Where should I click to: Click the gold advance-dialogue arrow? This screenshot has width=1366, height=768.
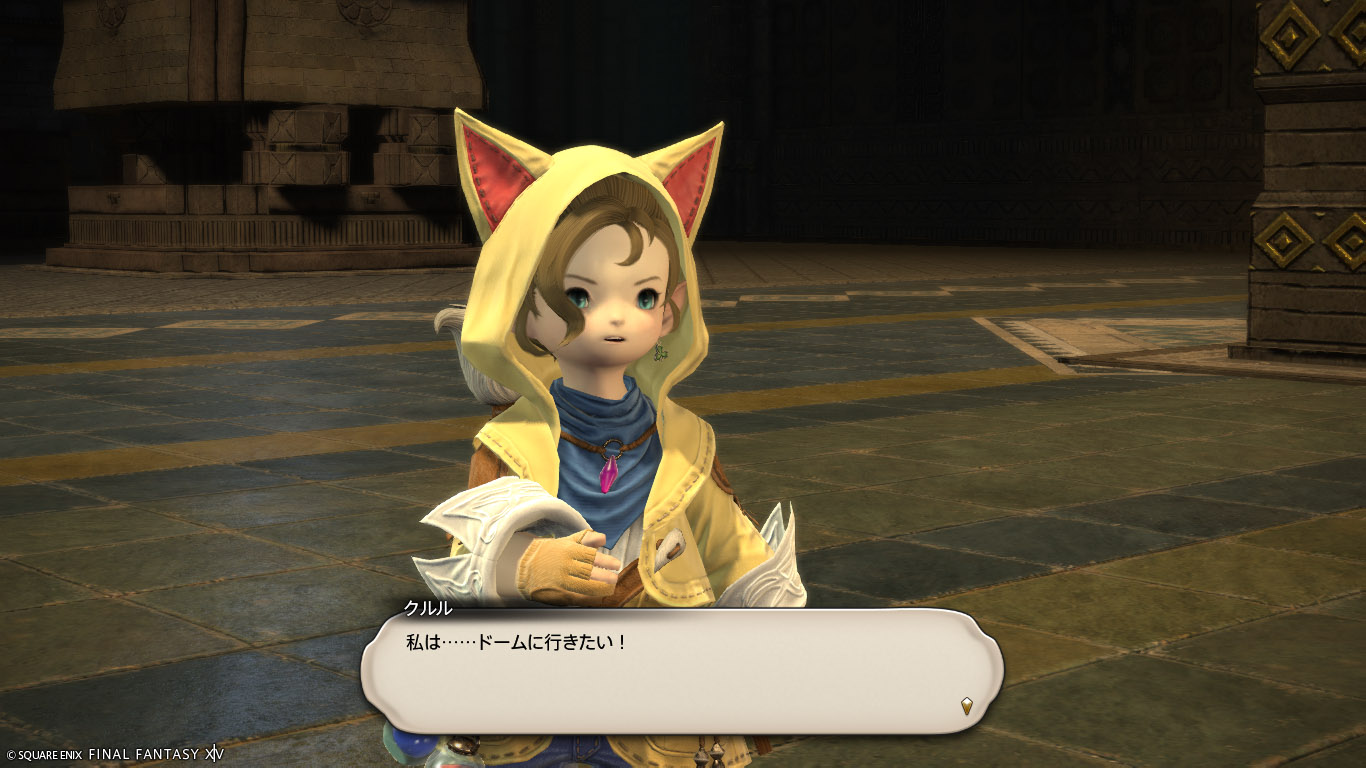[x=966, y=706]
